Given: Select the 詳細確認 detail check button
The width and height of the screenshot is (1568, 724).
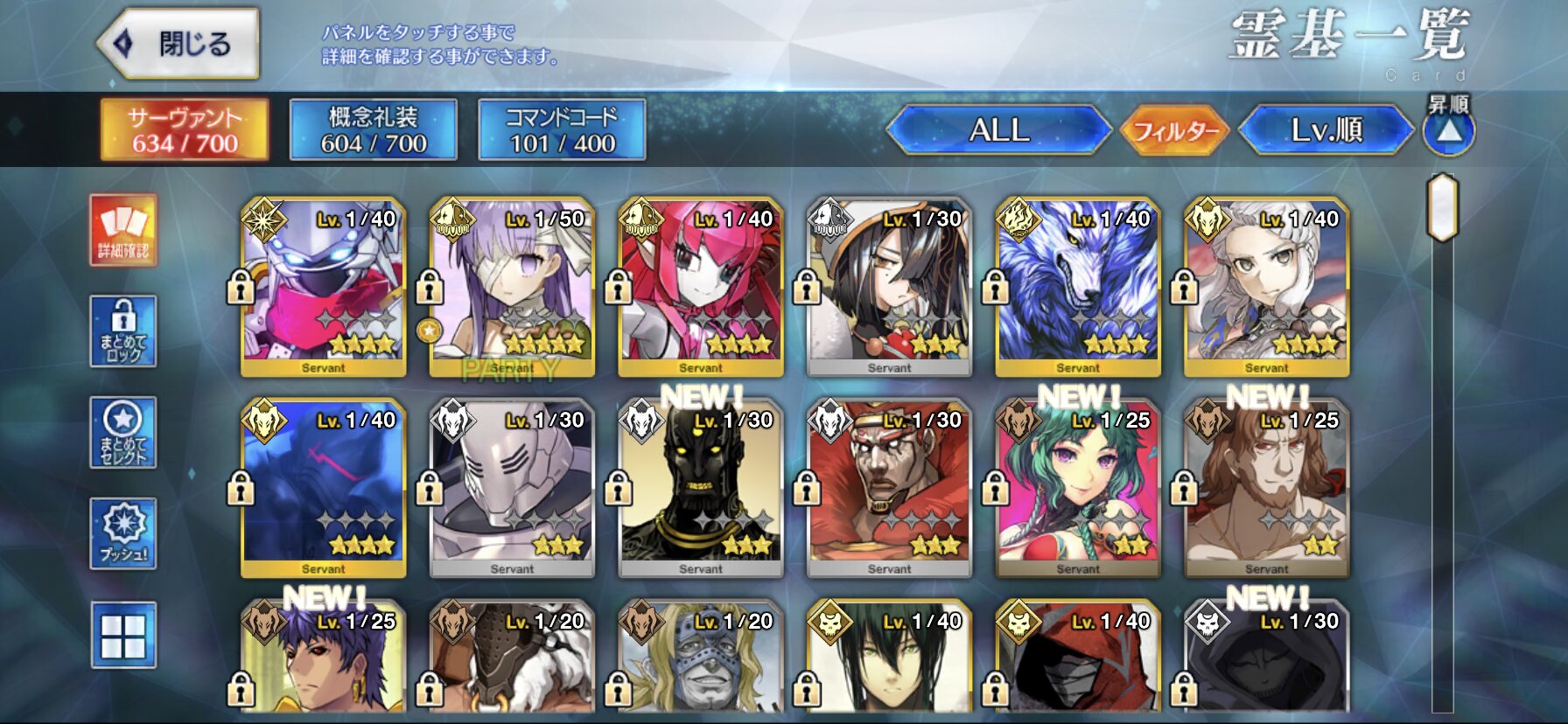Looking at the screenshot, I should pyautogui.click(x=123, y=231).
